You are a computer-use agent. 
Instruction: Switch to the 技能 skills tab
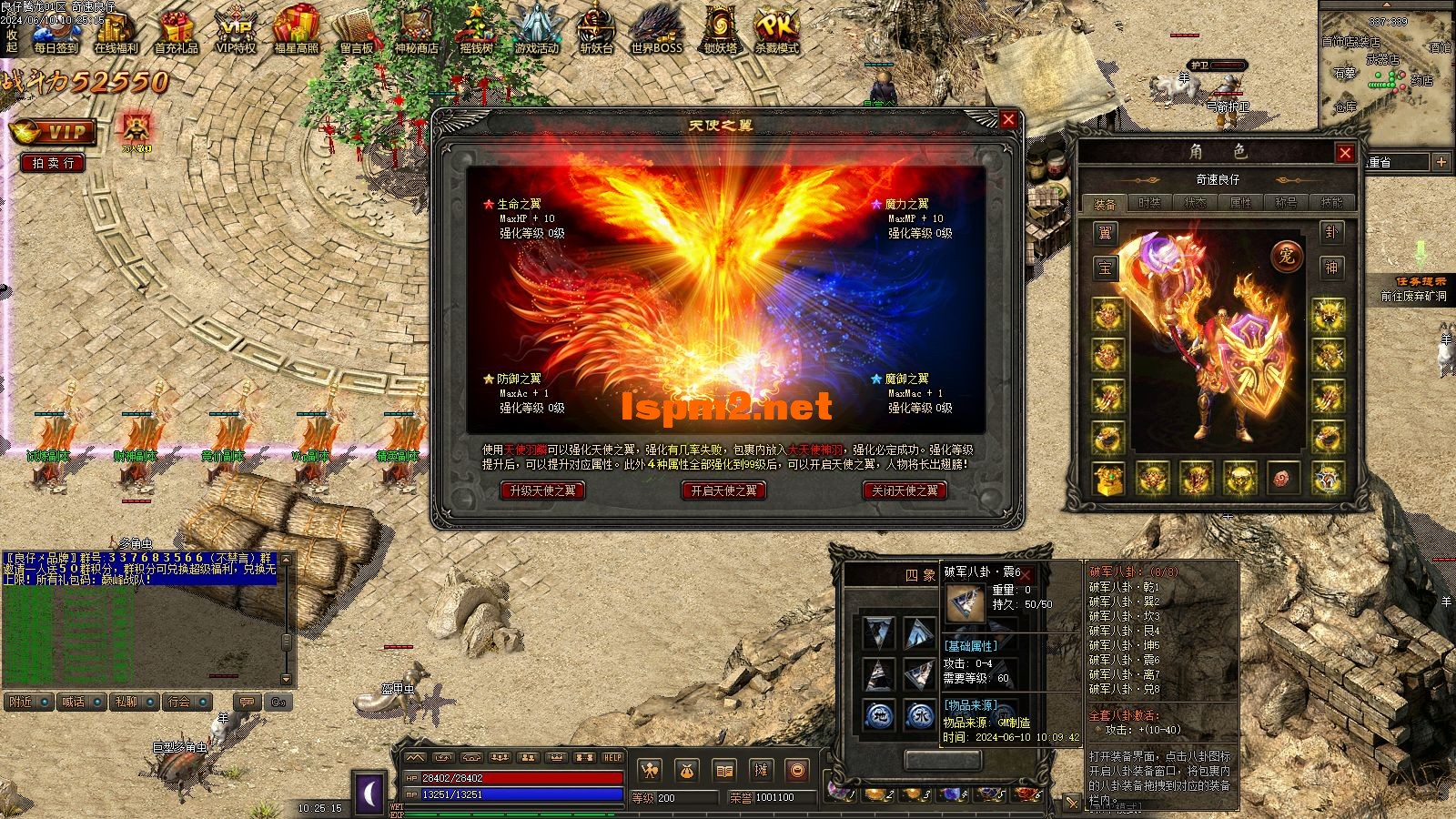(1331, 203)
